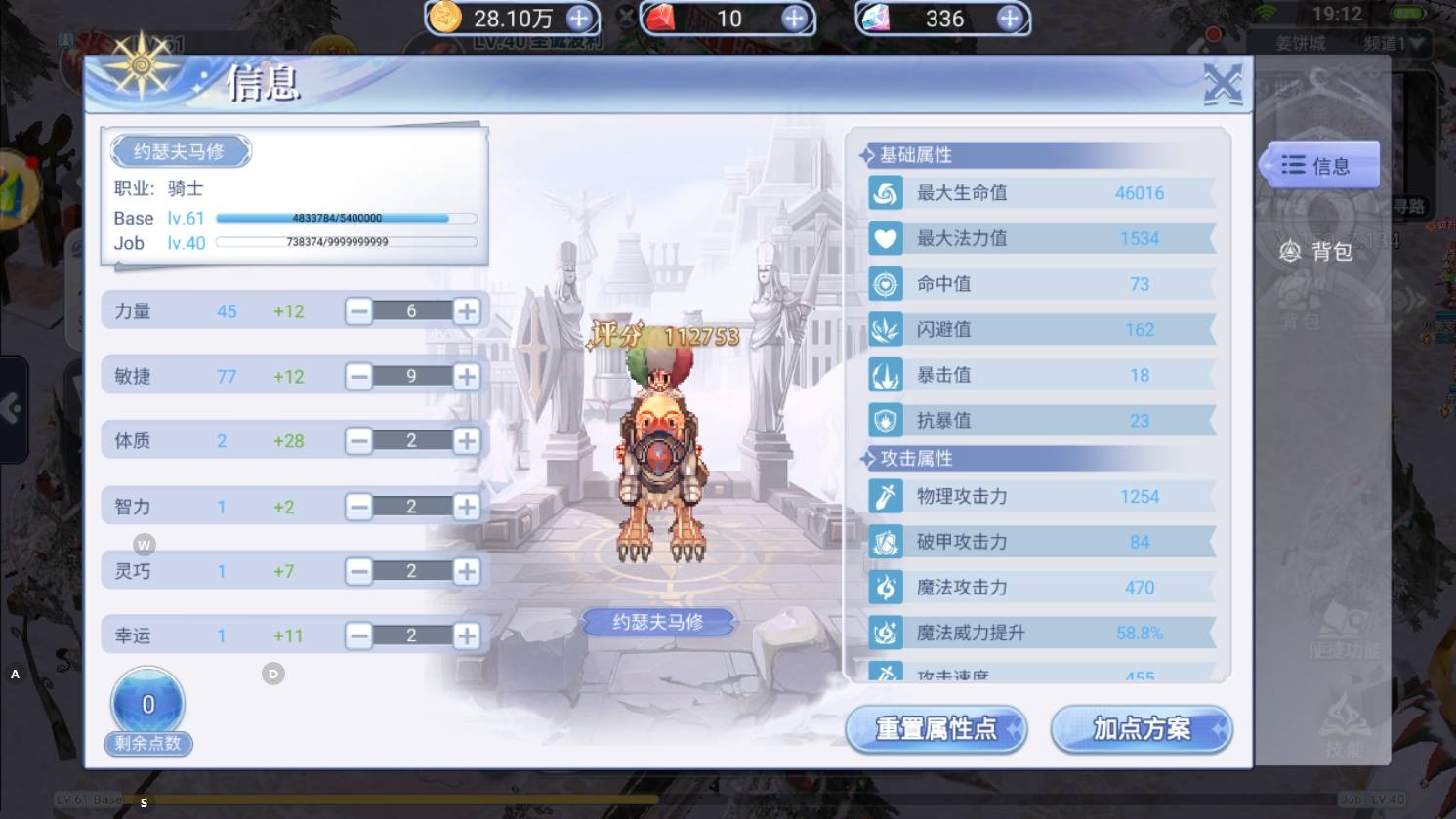Decrease the 灵巧 stat
Viewport: 1456px width, 819px height.
359,571
